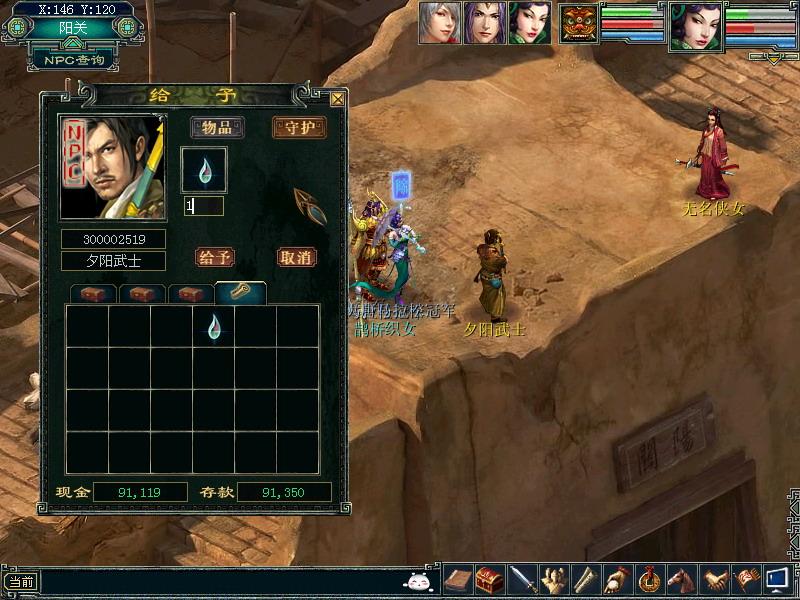
Task: Open the computer monitor system icon
Action: pyautogui.click(x=777, y=579)
